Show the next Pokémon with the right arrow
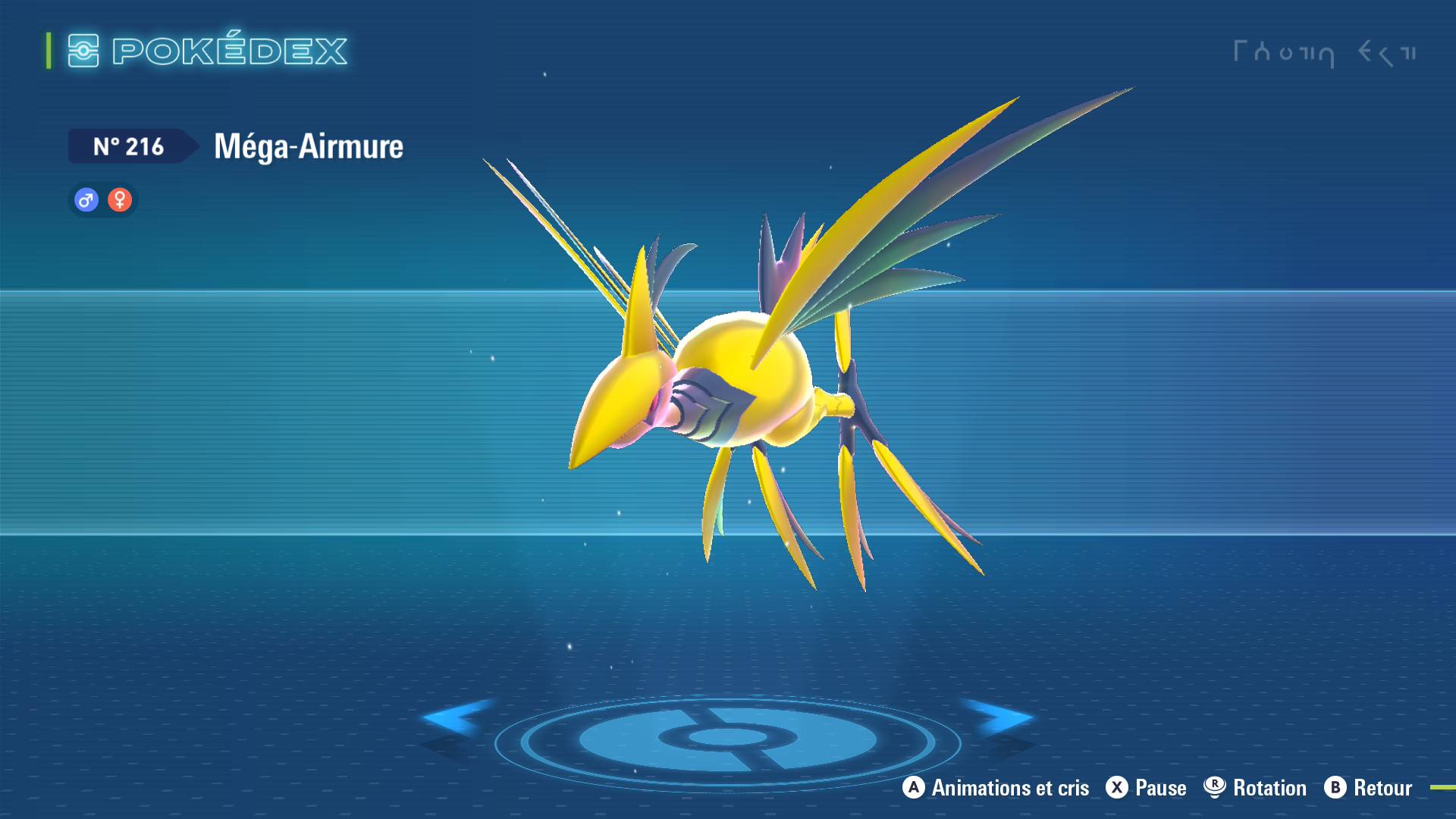The height and width of the screenshot is (819, 1456). click(x=1001, y=717)
